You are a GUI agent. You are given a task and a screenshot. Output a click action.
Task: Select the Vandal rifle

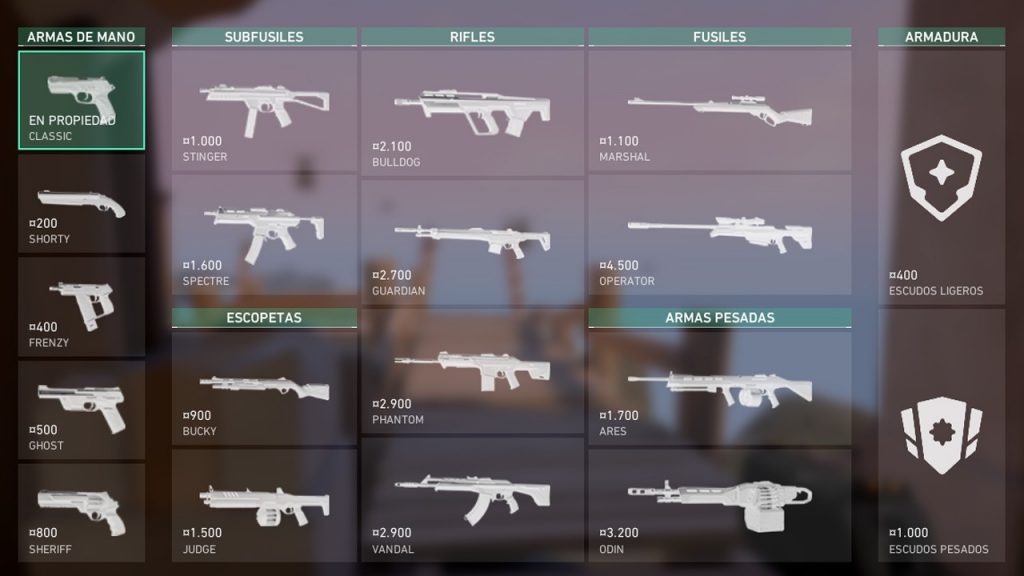pos(472,498)
